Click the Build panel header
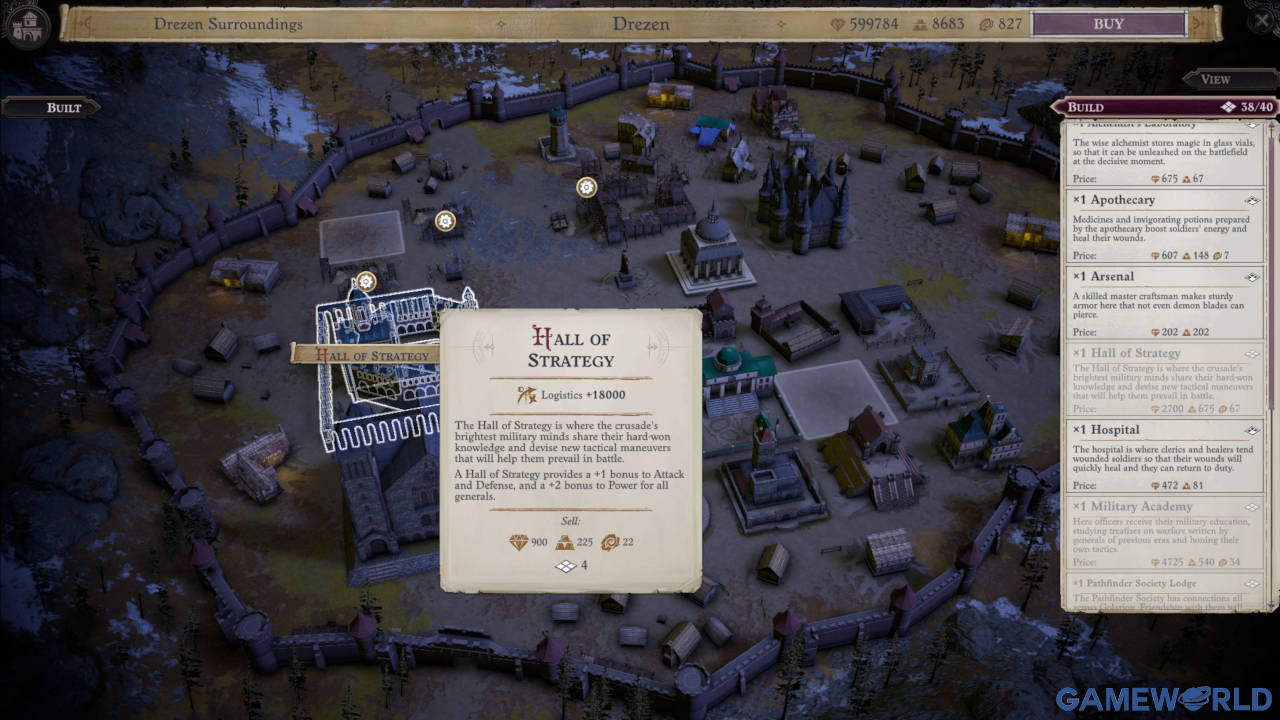 click(x=1163, y=107)
